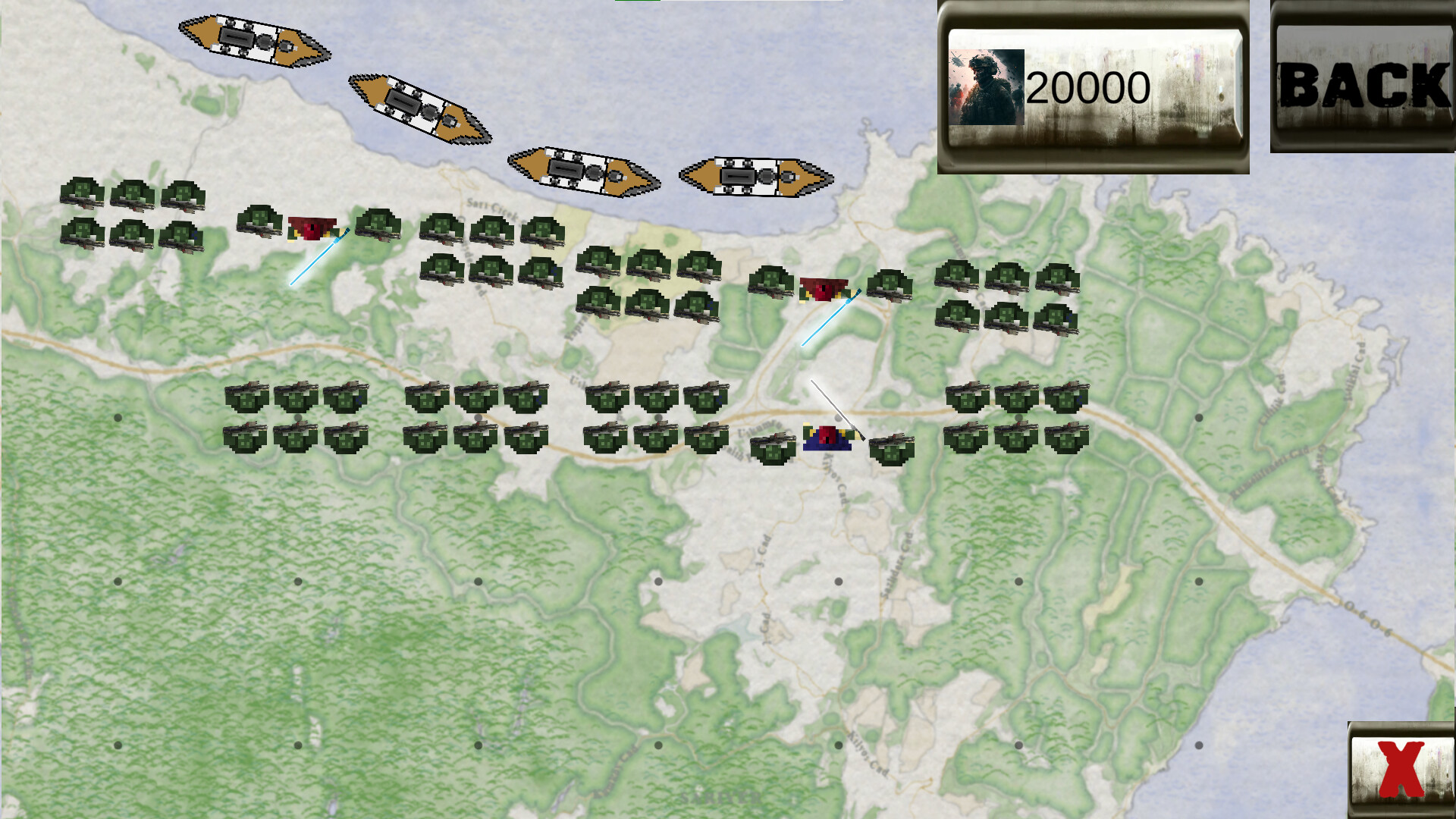Select the blue-uniformed commander unit
The height and width of the screenshot is (819, 1456).
tap(827, 438)
